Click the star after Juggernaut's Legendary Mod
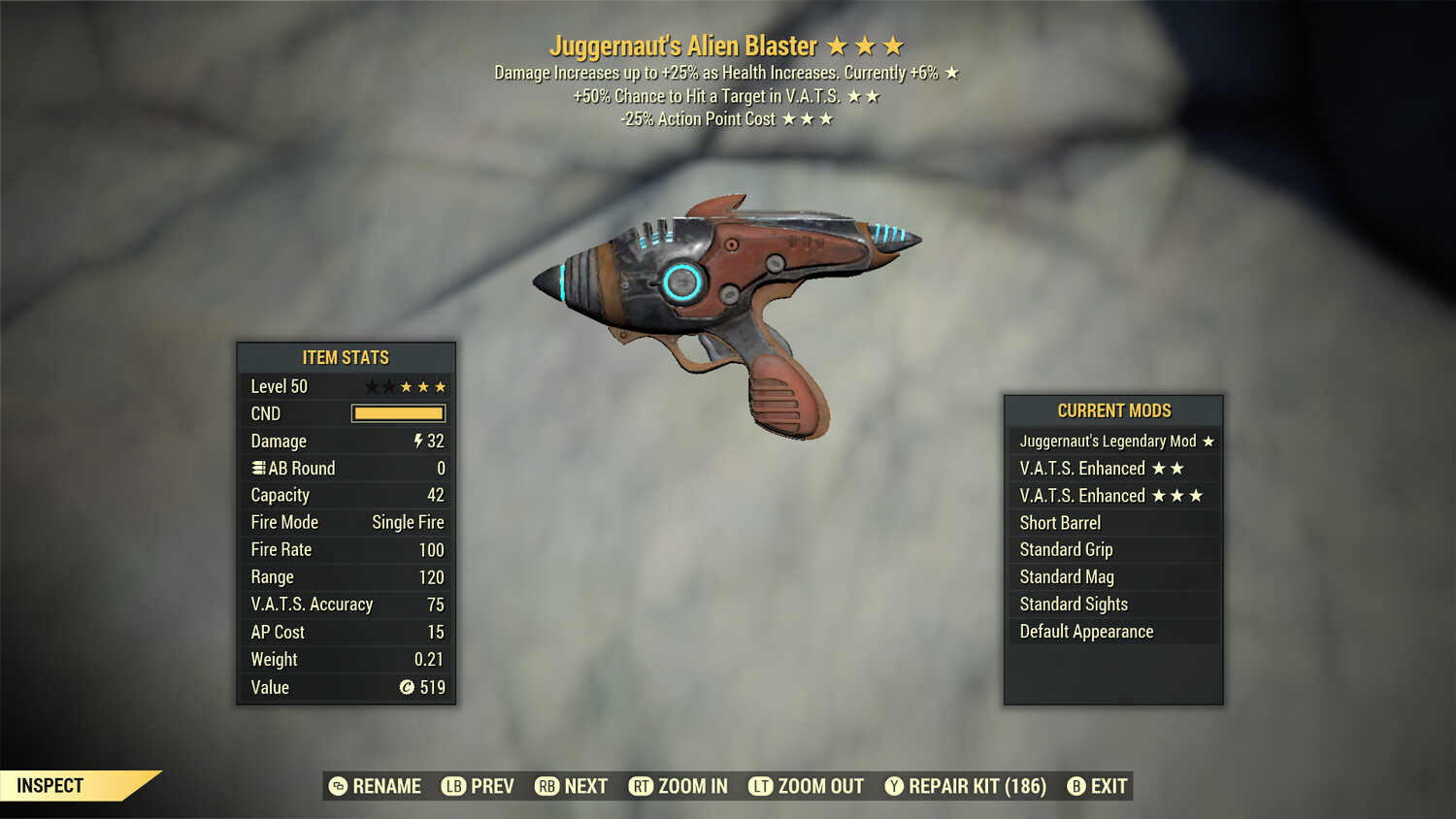 1207,441
